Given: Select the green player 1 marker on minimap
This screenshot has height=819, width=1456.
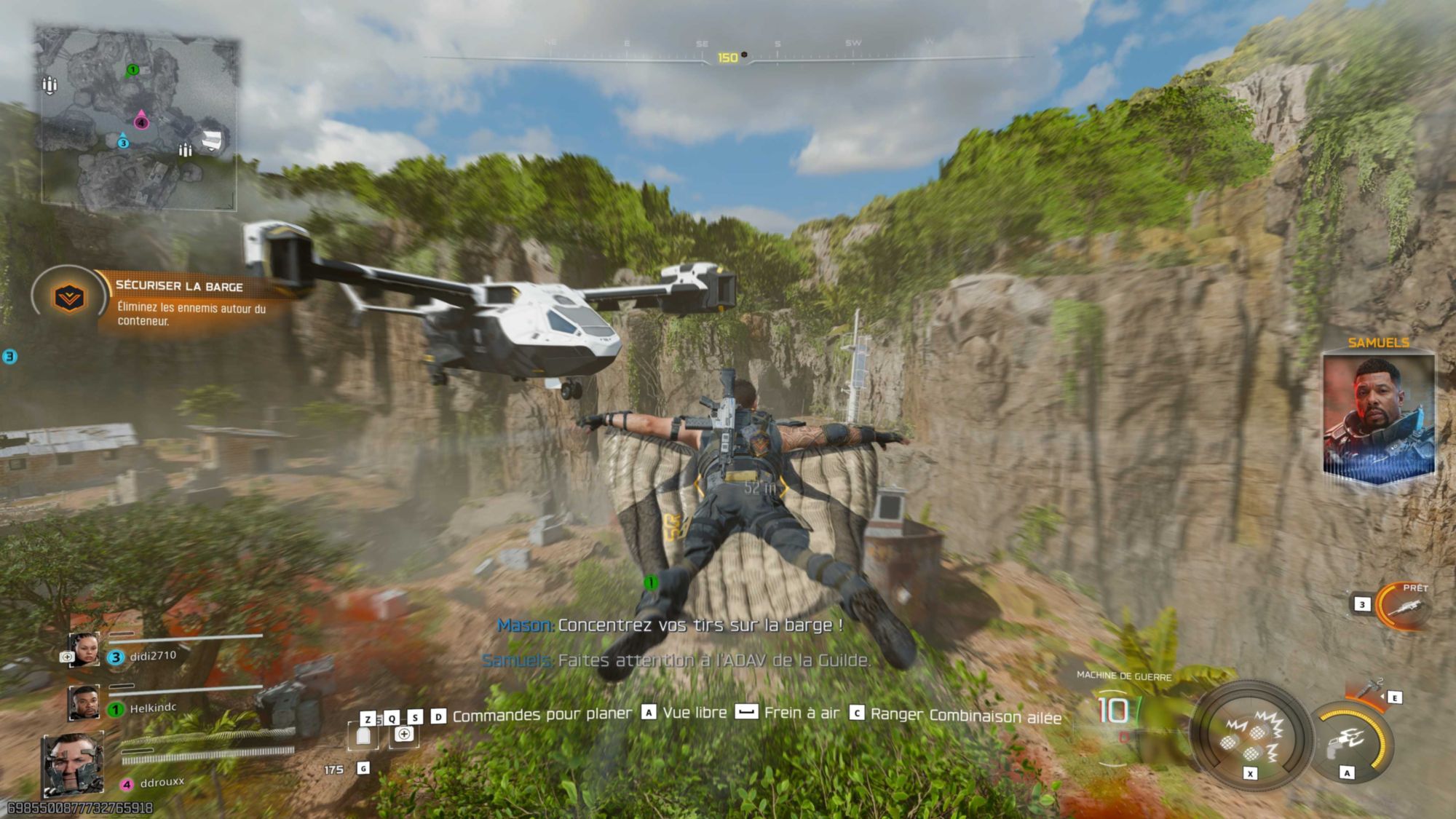Looking at the screenshot, I should tap(132, 71).
